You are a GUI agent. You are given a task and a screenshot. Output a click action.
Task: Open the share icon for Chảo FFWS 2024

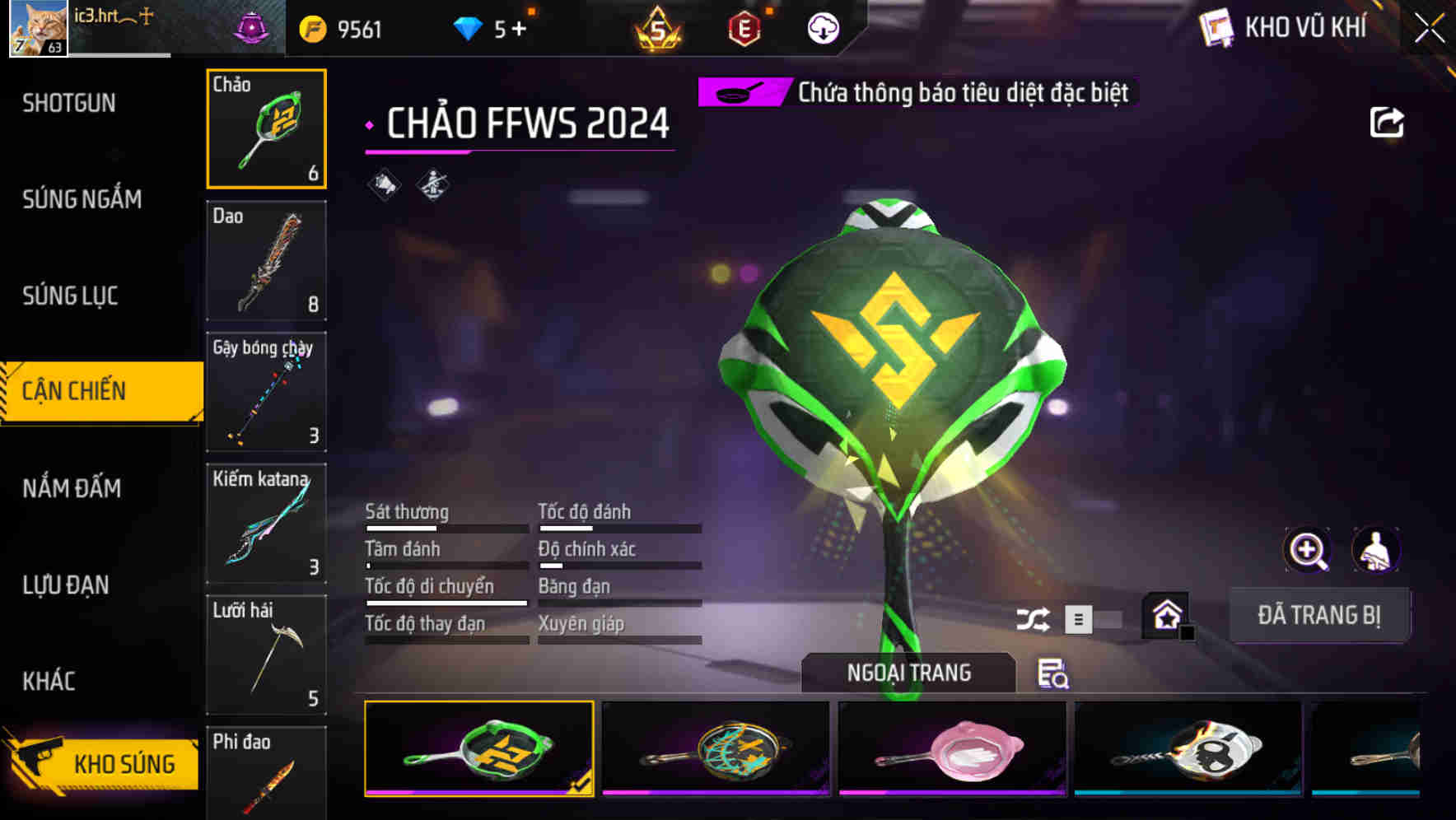tap(1387, 121)
